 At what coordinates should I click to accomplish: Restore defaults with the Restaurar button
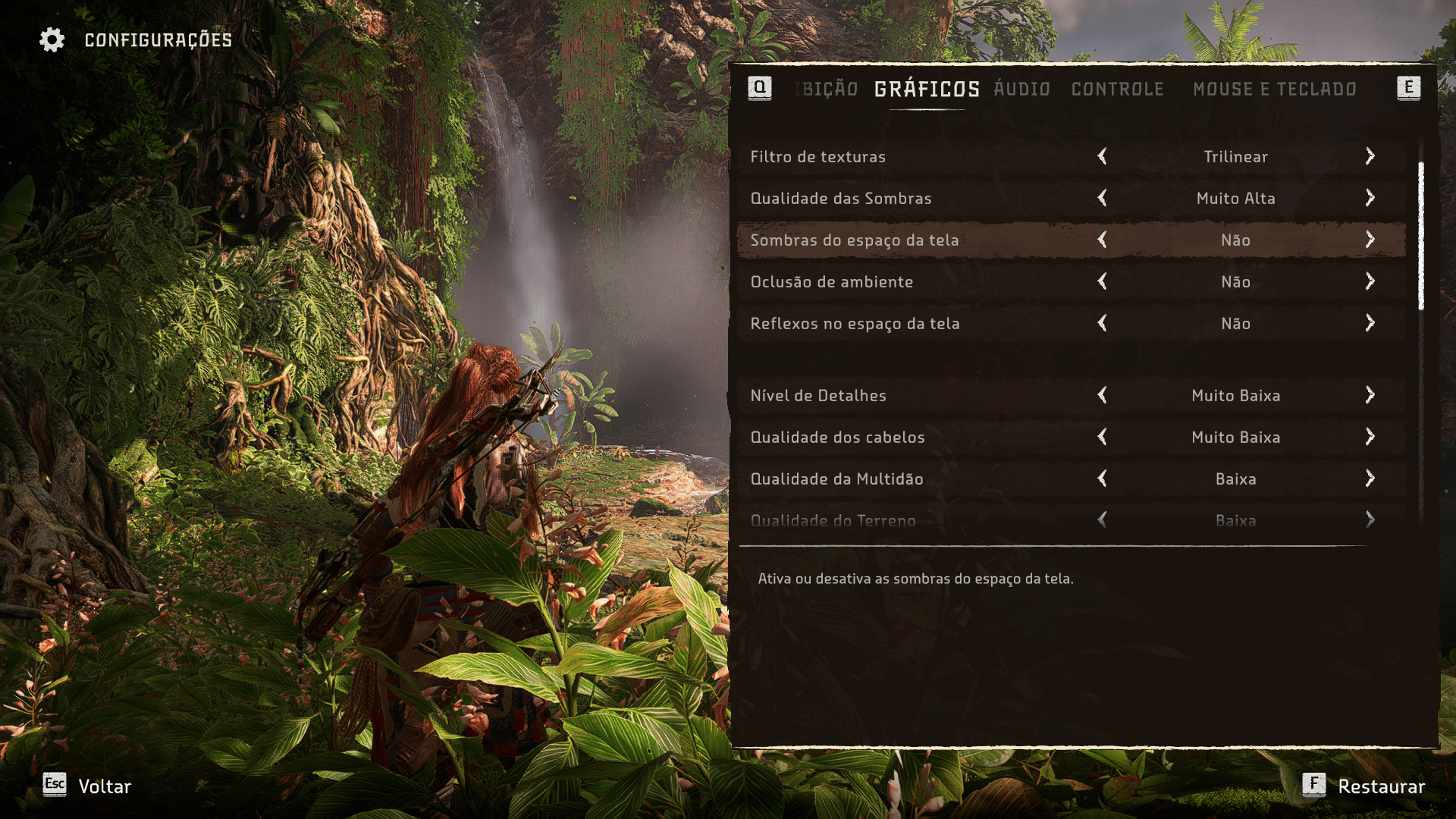click(x=1363, y=786)
